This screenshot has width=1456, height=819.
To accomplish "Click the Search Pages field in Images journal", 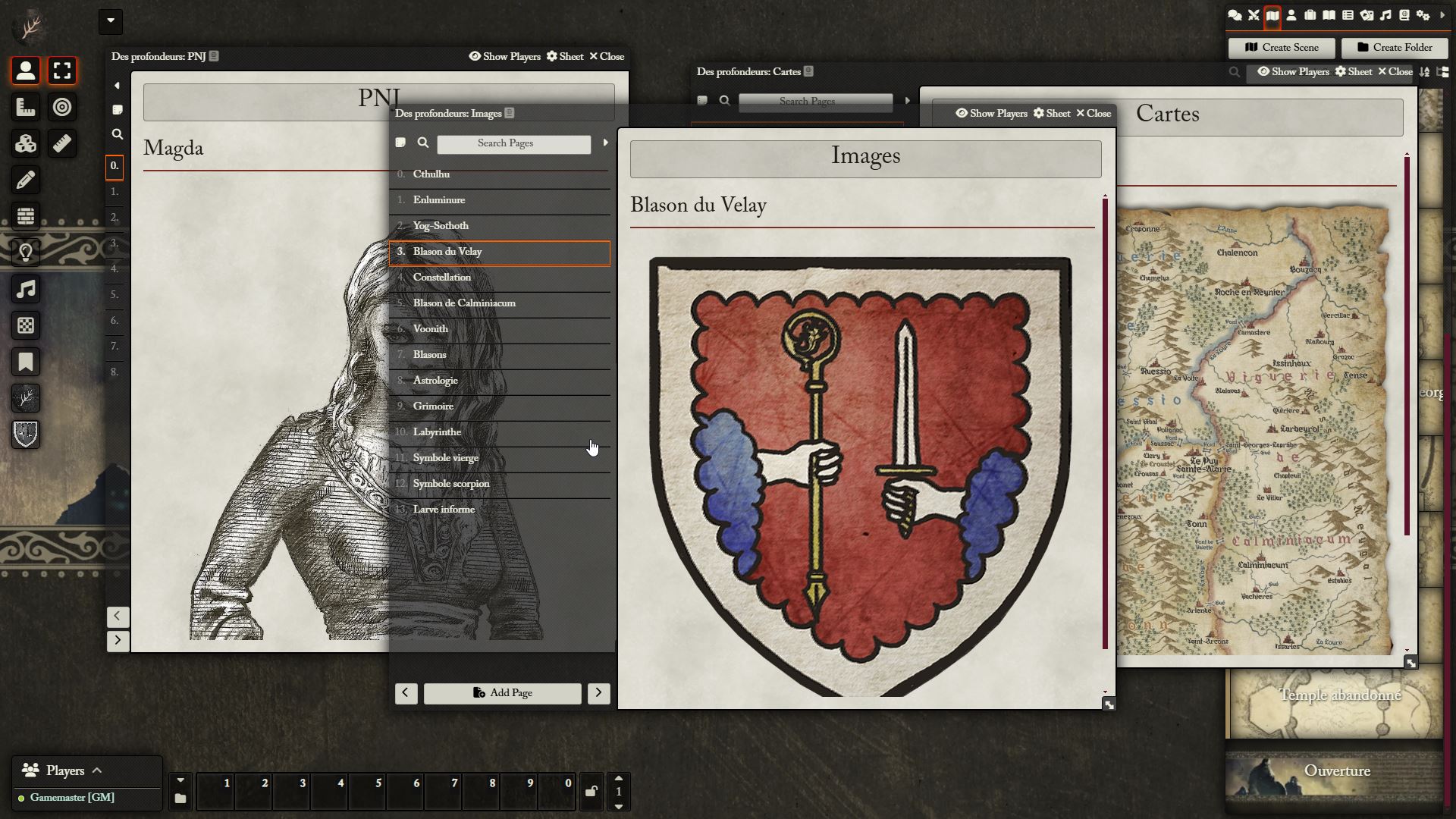I will pos(513,144).
